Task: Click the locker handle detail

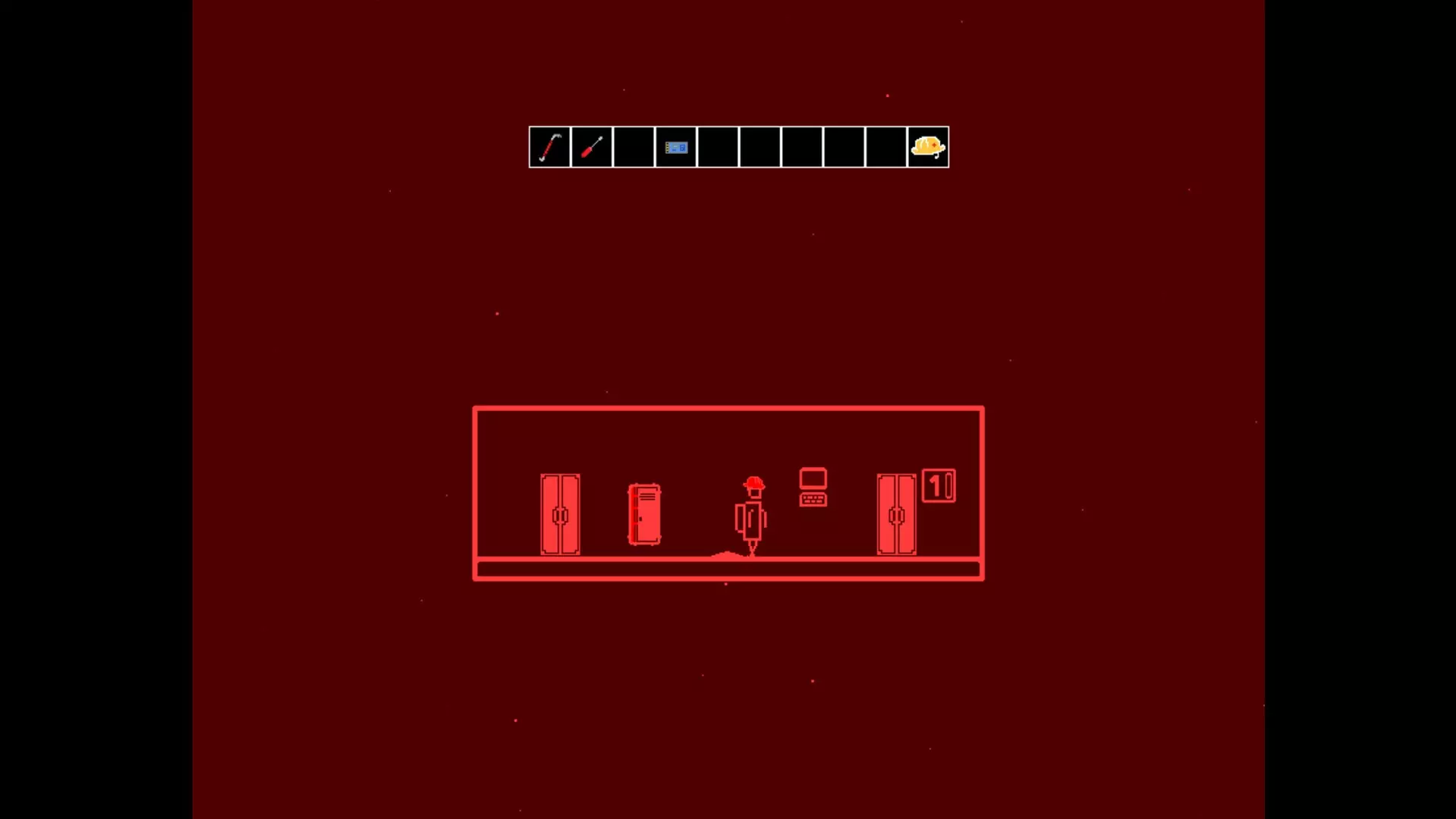Action: tap(640, 519)
